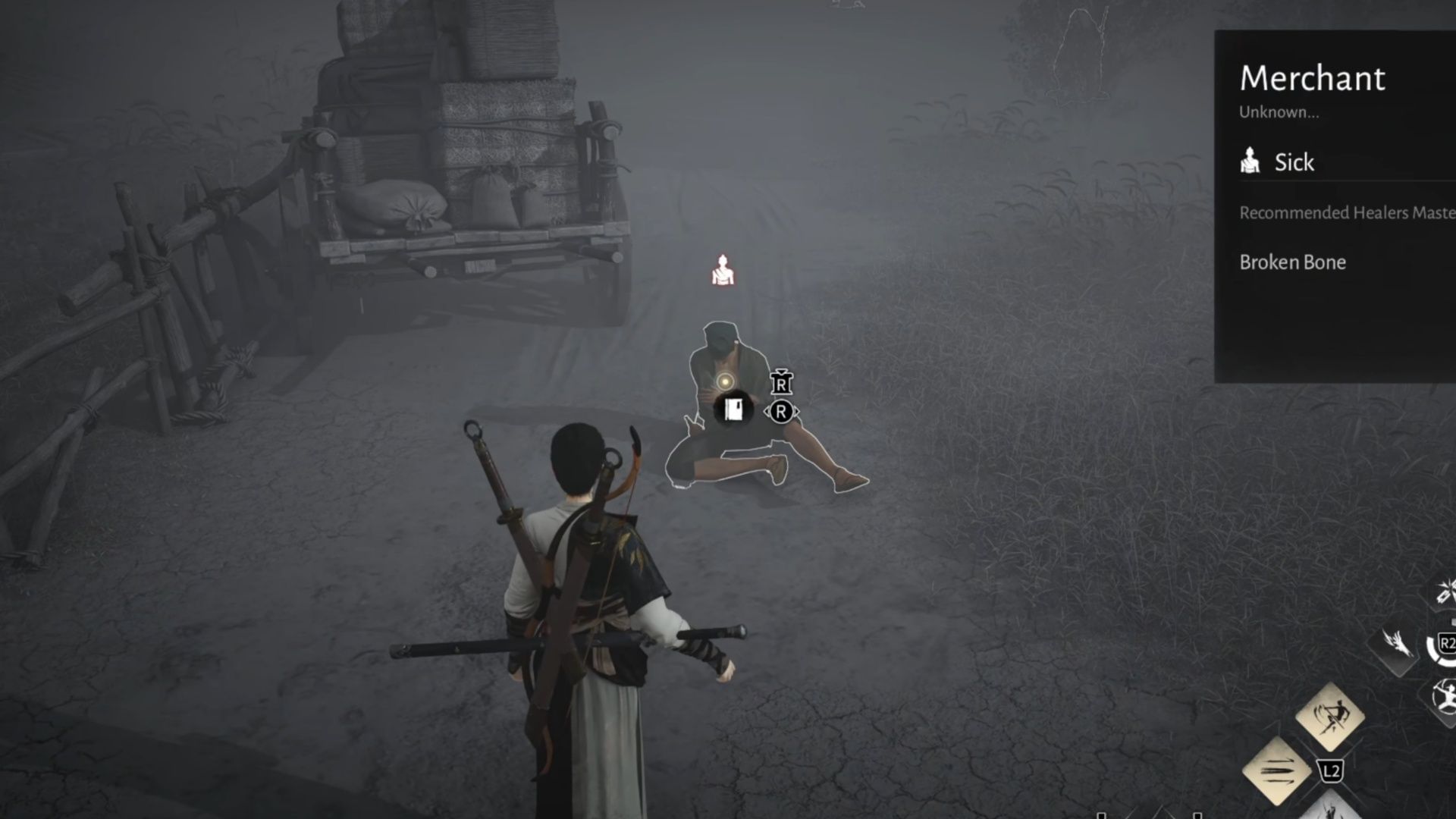Viewport: 1456px width, 819px height.
Task: Click the L2 button label near the skill icons
Action: (1332, 771)
